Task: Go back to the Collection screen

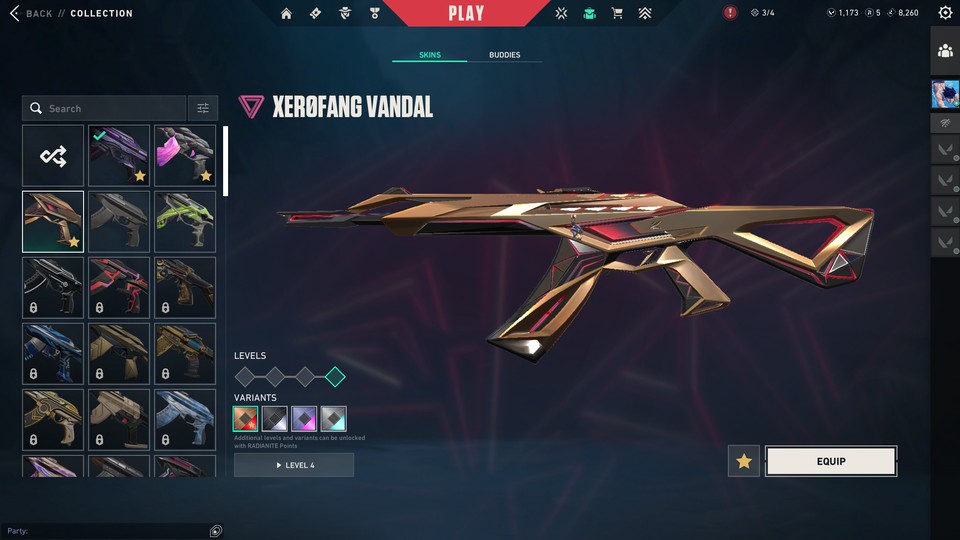Action: coord(38,13)
